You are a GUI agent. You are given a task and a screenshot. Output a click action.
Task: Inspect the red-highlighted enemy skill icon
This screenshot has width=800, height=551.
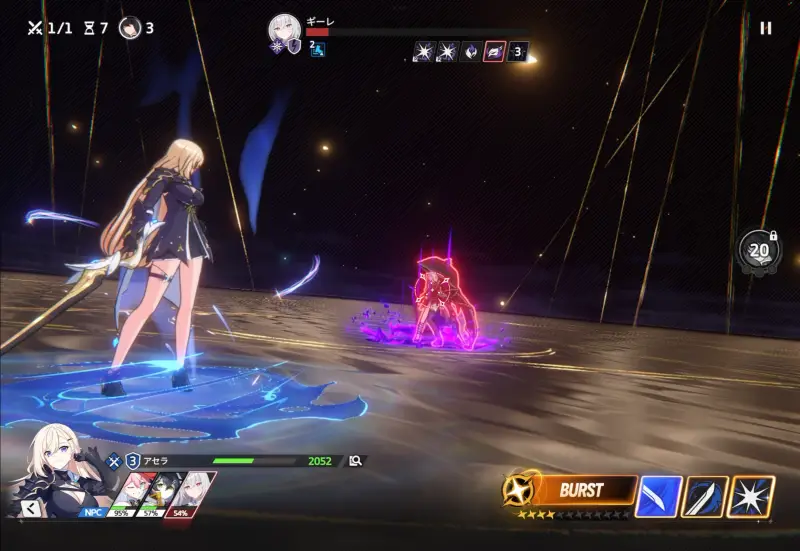(494, 50)
